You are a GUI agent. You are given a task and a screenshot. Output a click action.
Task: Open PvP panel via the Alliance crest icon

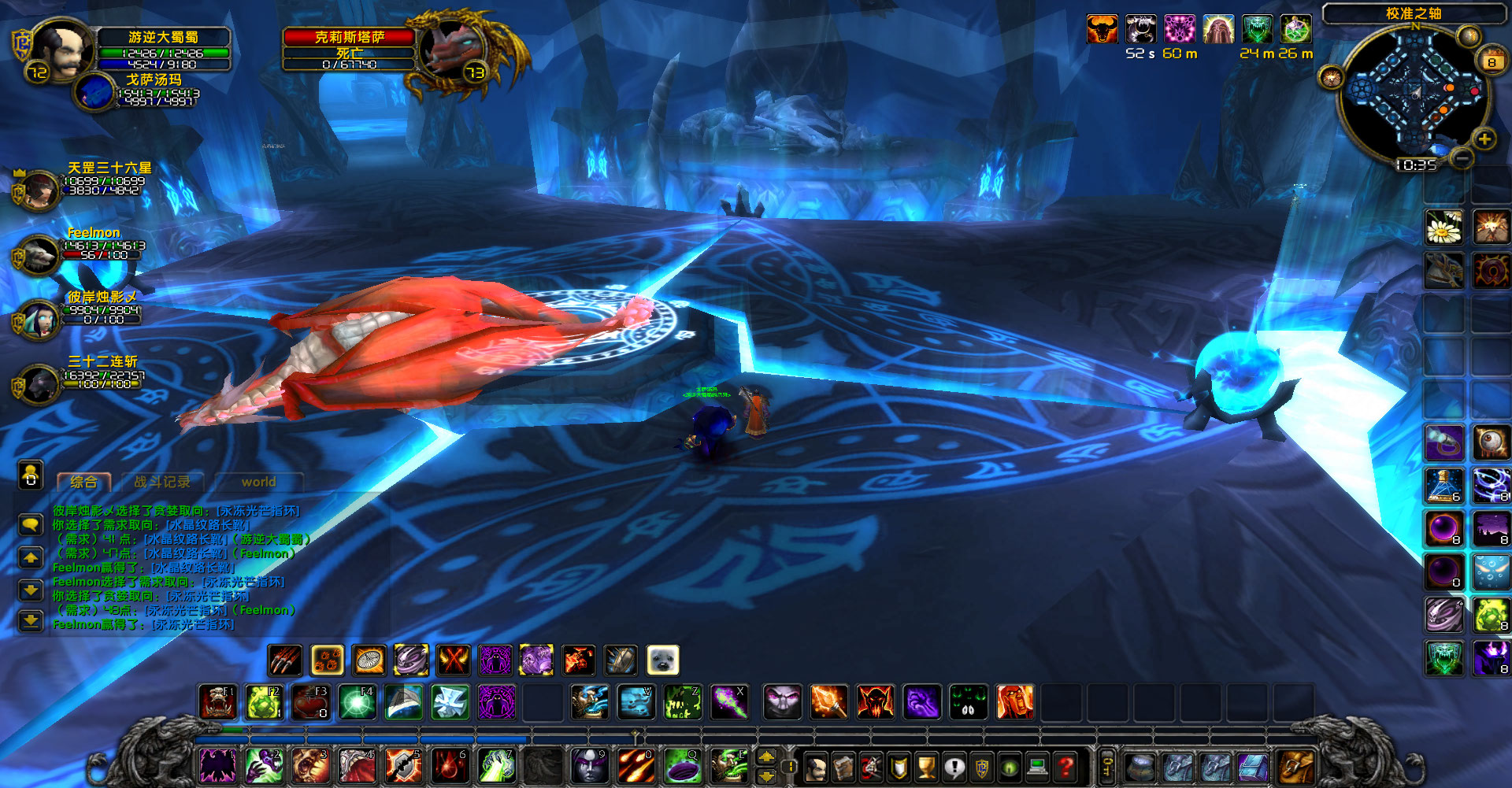(982, 768)
